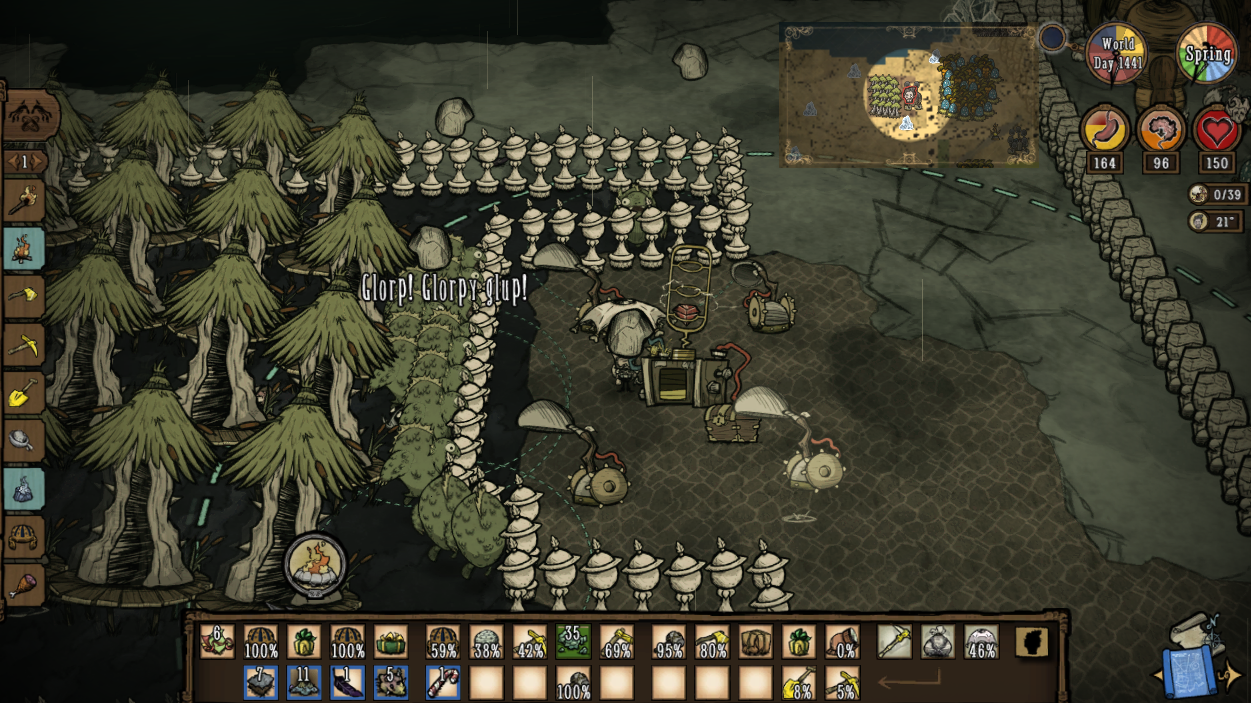Image resolution: width=1251 pixels, height=703 pixels.
Task: Choose the golden pickaxe crafting shortcut
Action: (x=23, y=345)
